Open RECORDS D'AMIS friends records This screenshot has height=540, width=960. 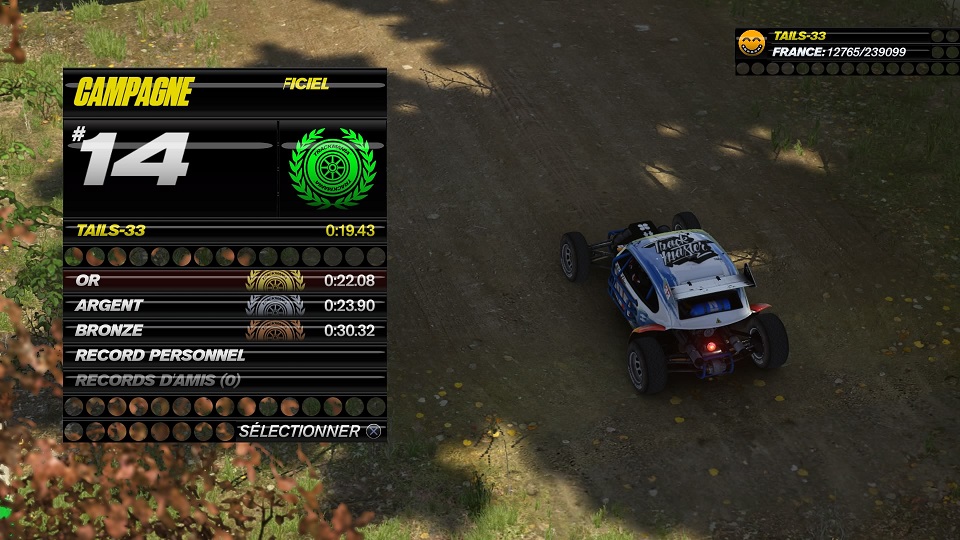pos(225,380)
